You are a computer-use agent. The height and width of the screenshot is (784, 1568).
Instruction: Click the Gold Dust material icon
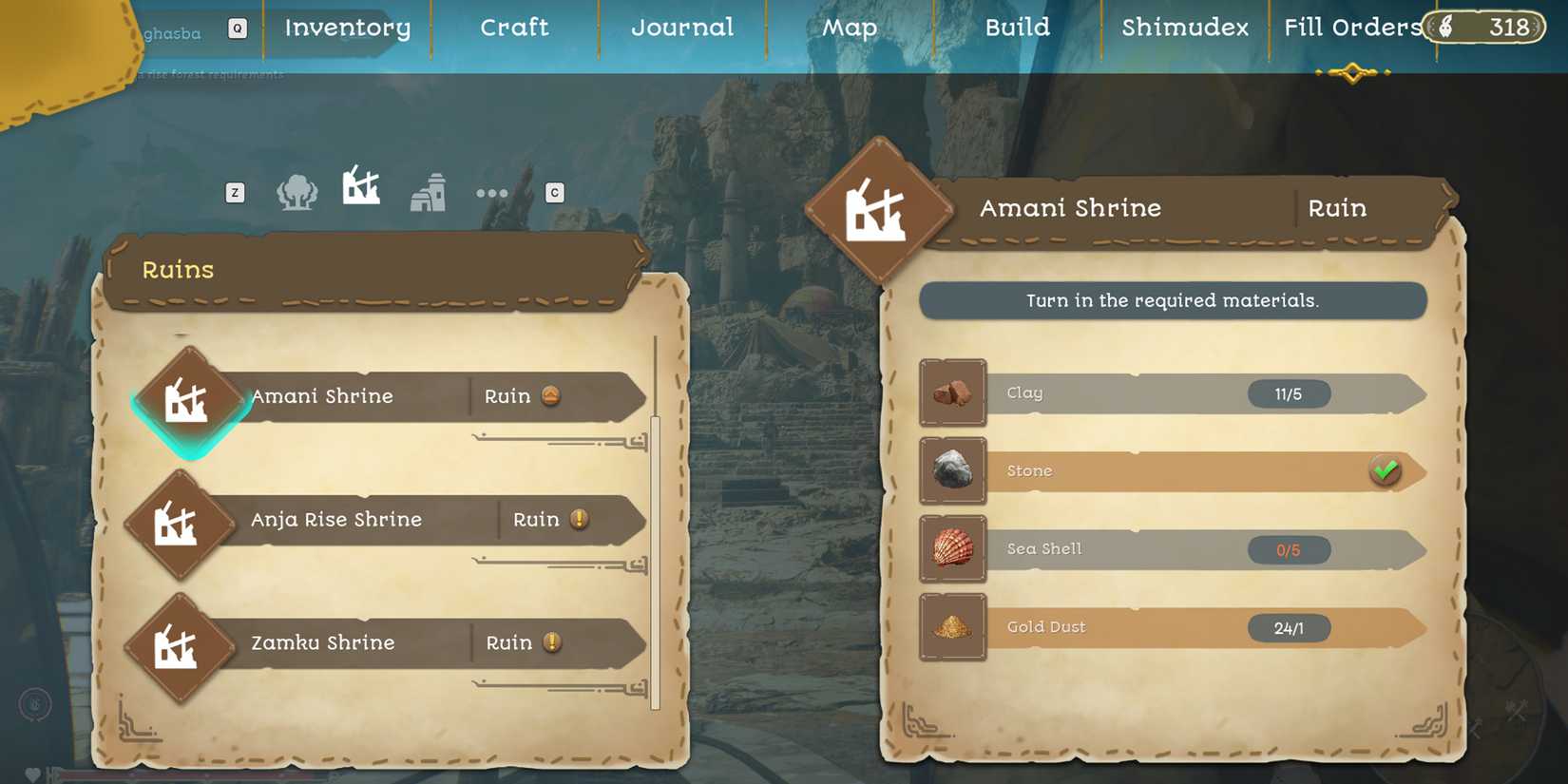coord(953,626)
